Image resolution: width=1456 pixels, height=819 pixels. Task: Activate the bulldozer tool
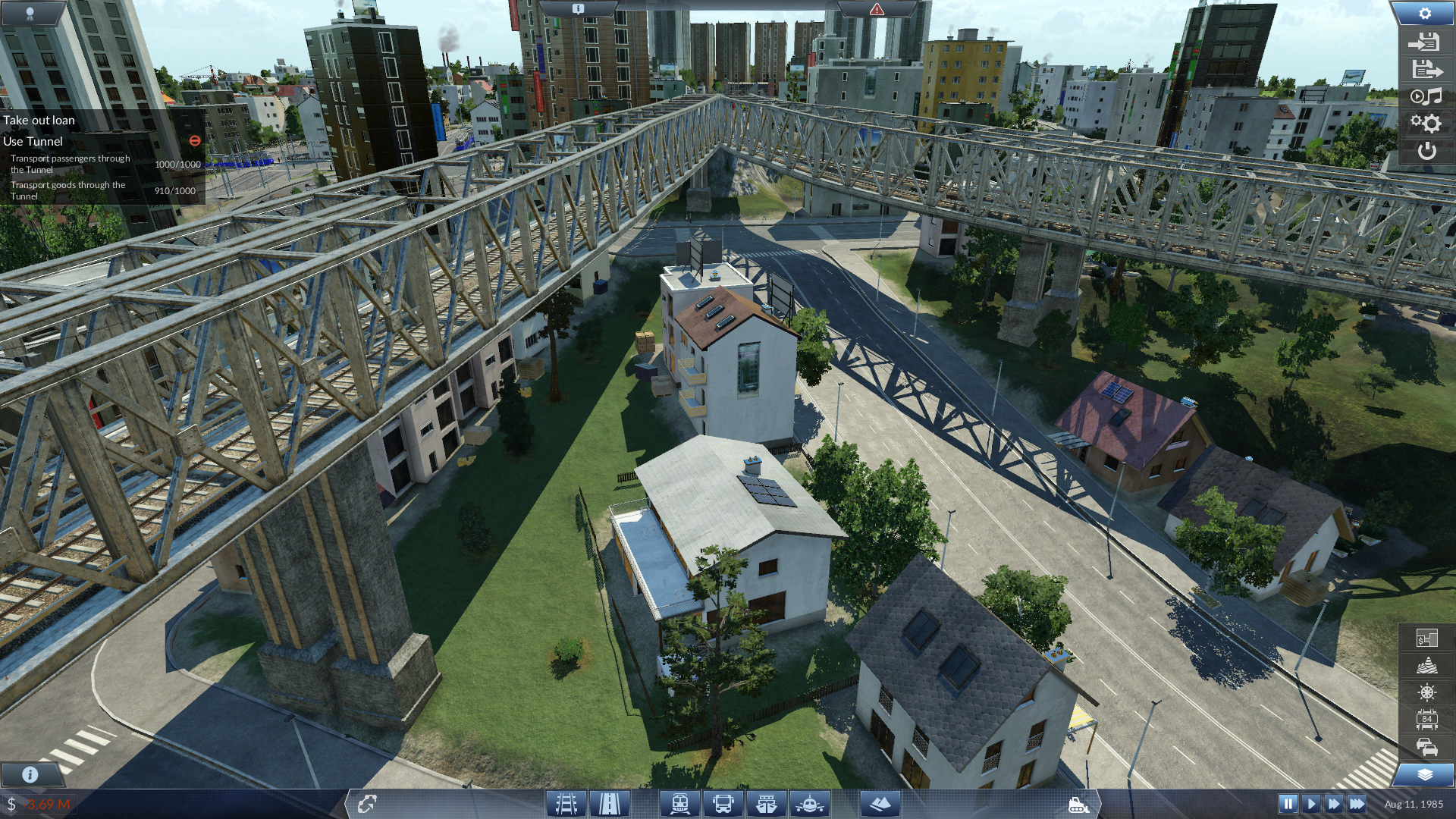coord(1078,805)
